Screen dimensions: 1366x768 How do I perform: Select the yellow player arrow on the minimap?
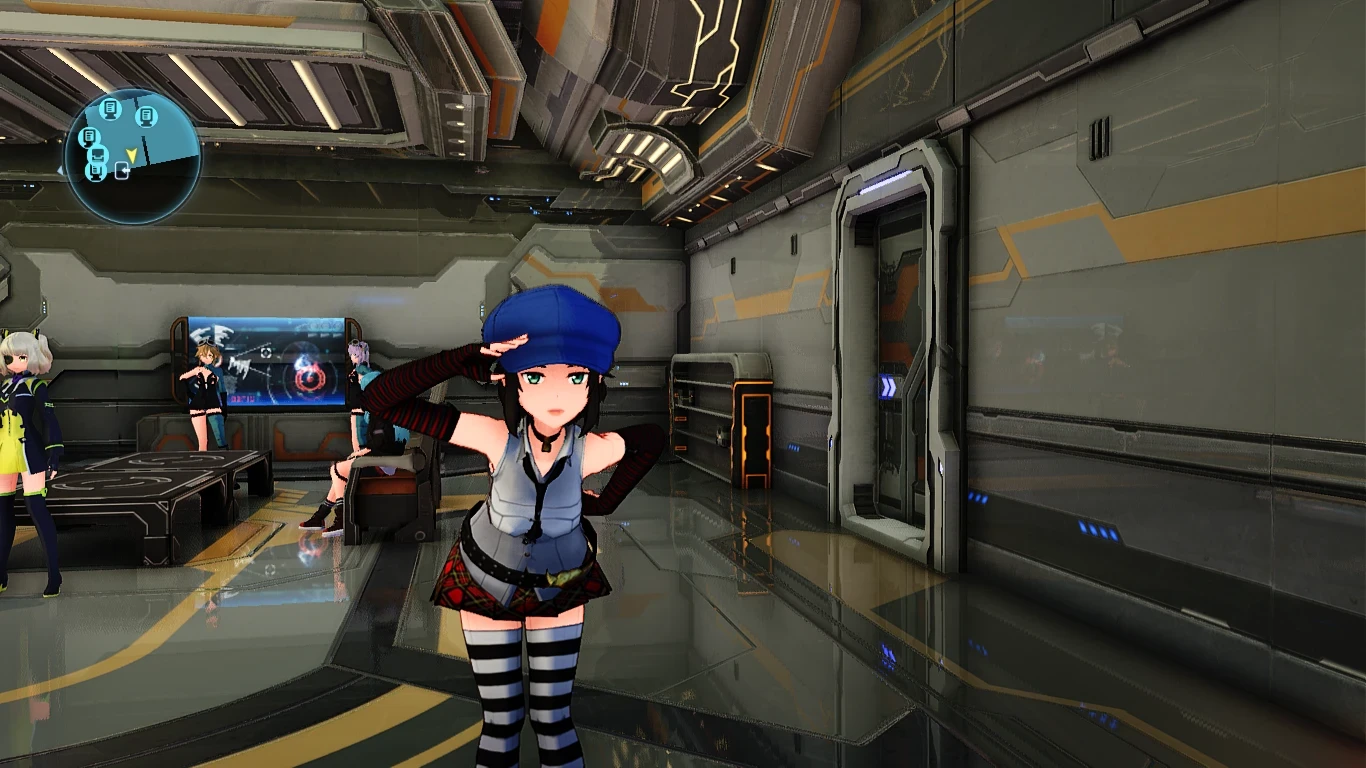(131, 155)
